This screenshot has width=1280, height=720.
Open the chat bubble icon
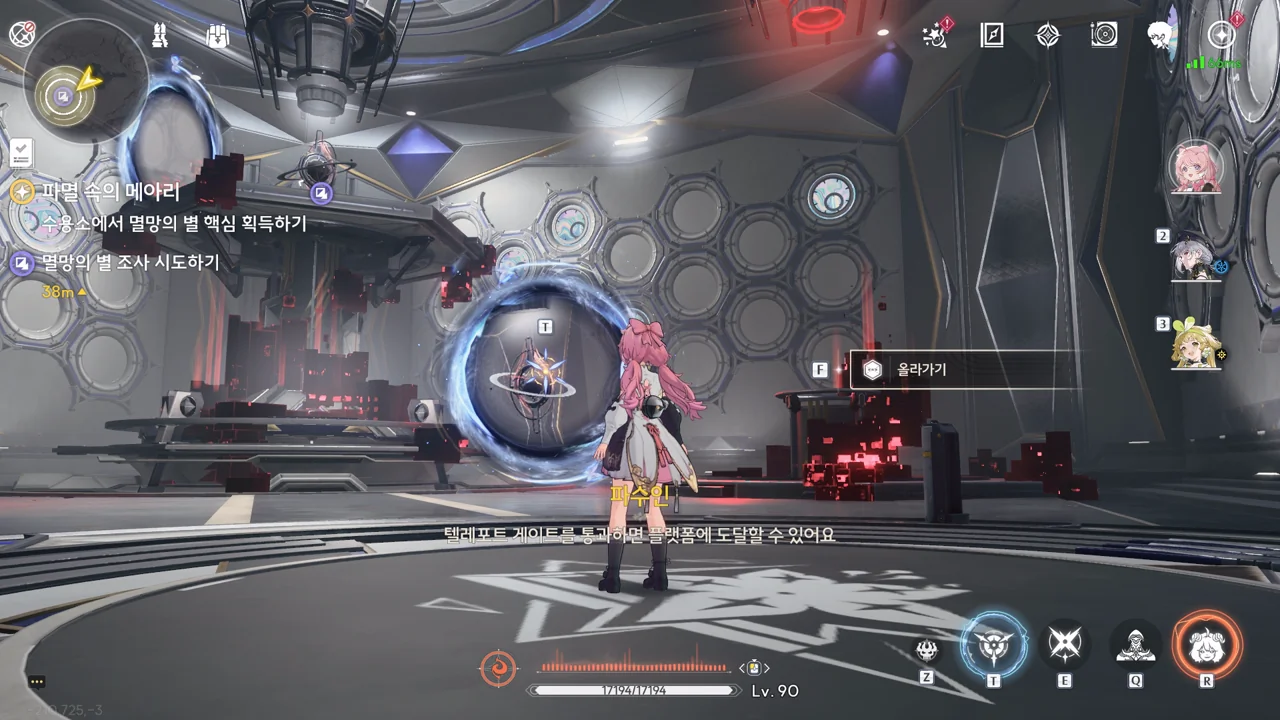[37, 681]
